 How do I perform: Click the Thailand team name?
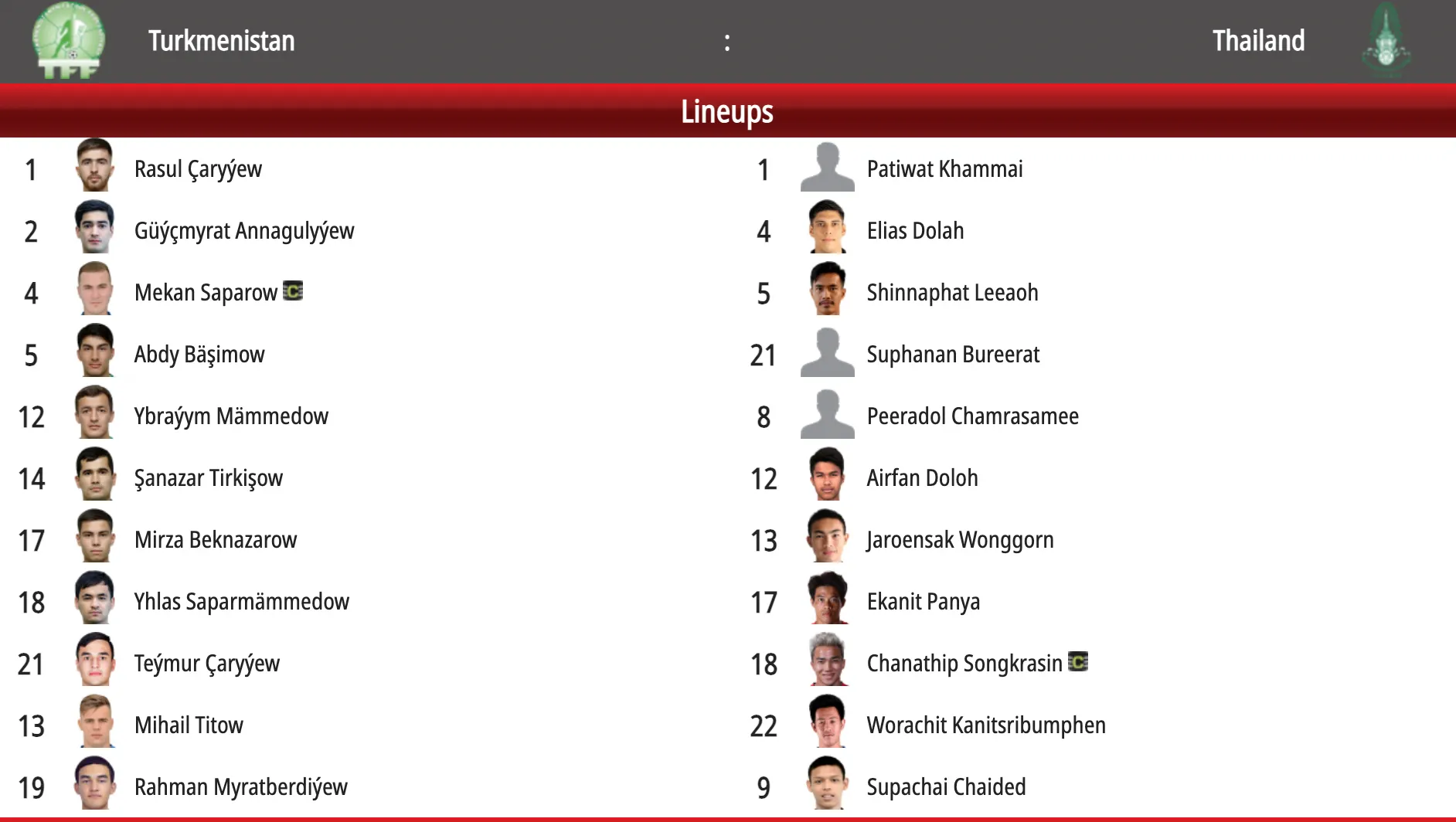1258,41
